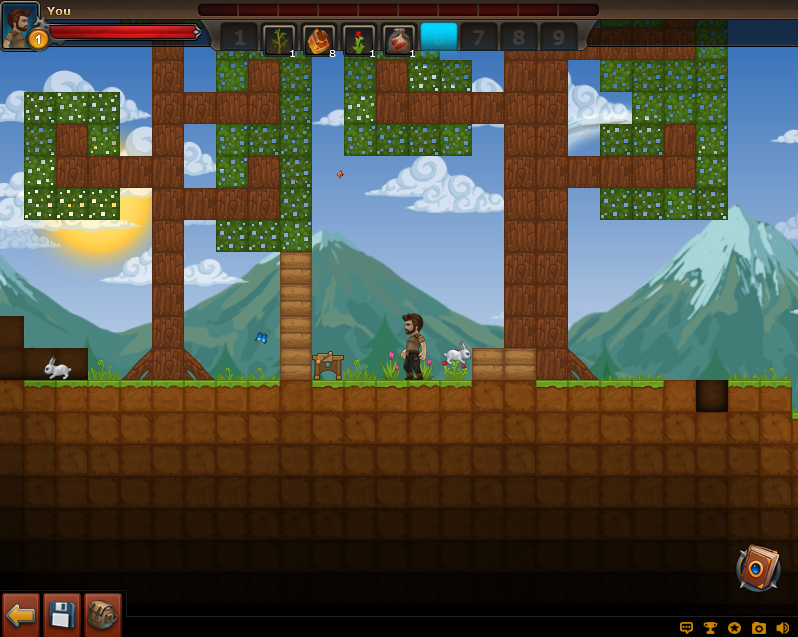Viewport: 798px width, 637px height.
Task: Choose the red flower hotbar slot
Action: coord(359,39)
